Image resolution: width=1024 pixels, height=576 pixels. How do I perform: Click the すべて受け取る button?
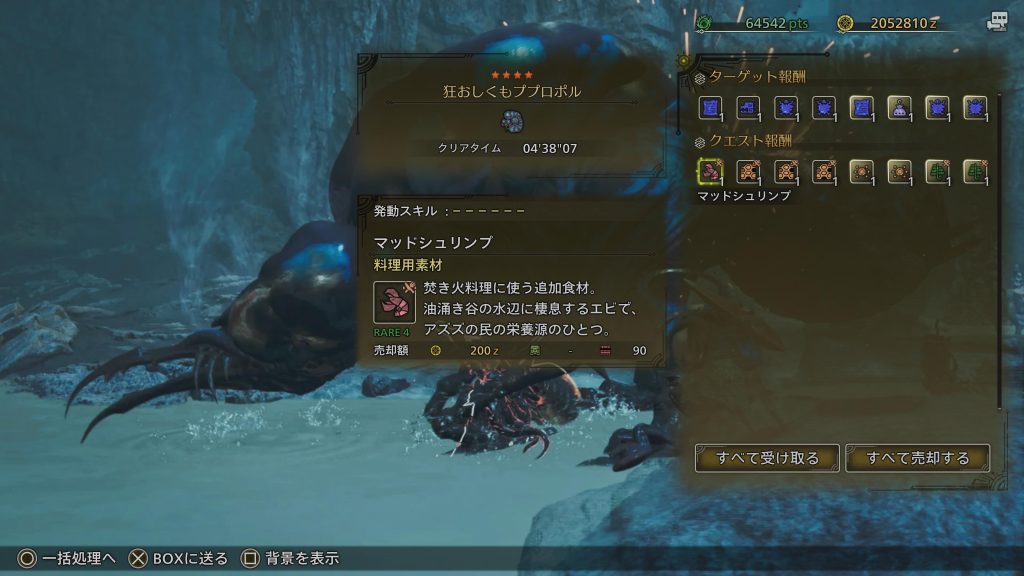tap(767, 458)
